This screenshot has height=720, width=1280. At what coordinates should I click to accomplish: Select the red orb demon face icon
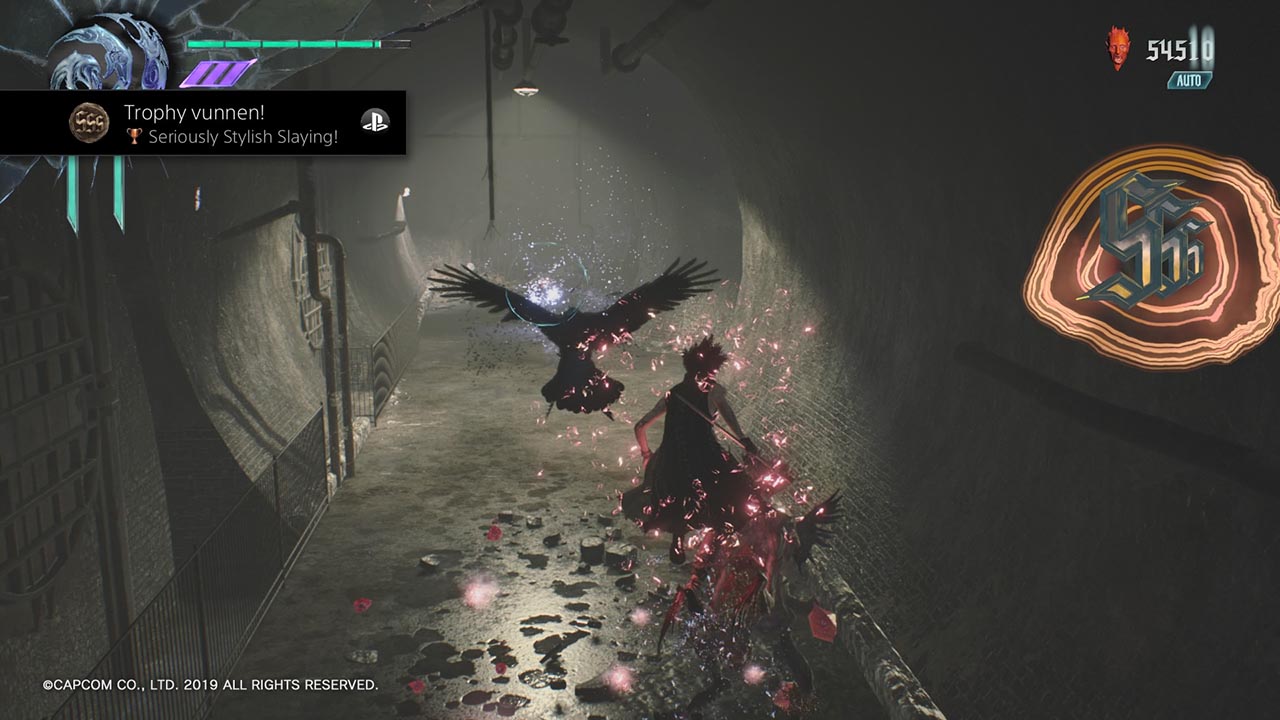(x=1118, y=49)
